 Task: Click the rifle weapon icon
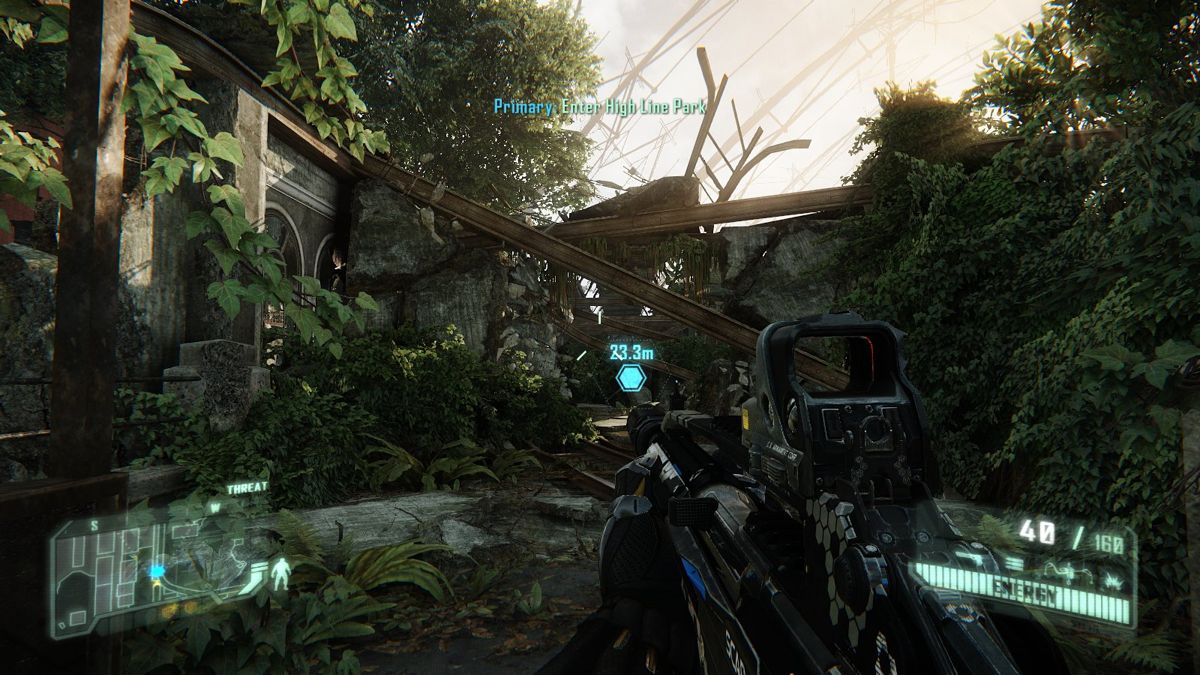[x=972, y=558]
